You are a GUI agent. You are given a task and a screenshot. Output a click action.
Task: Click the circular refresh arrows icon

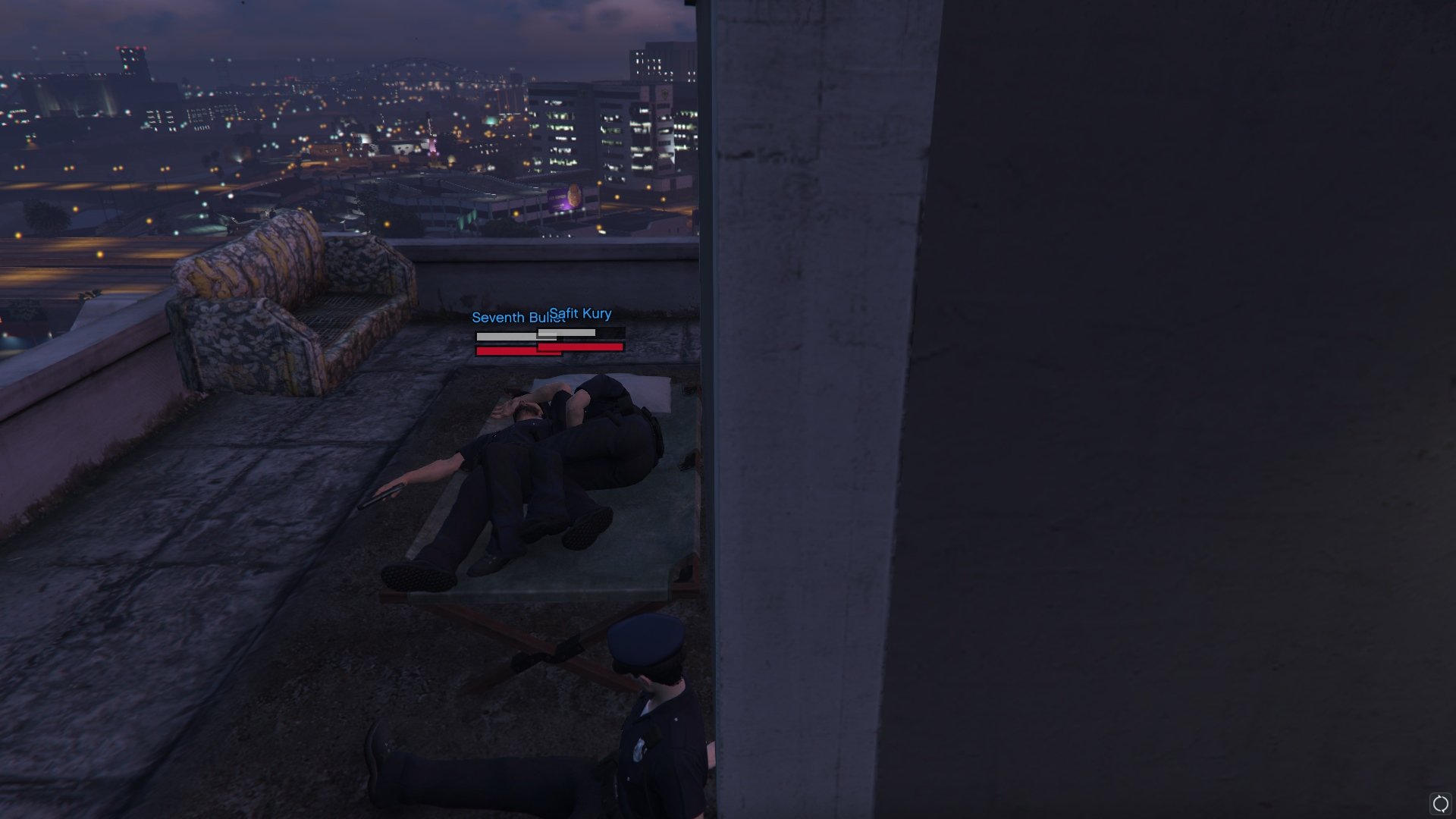click(x=1440, y=804)
